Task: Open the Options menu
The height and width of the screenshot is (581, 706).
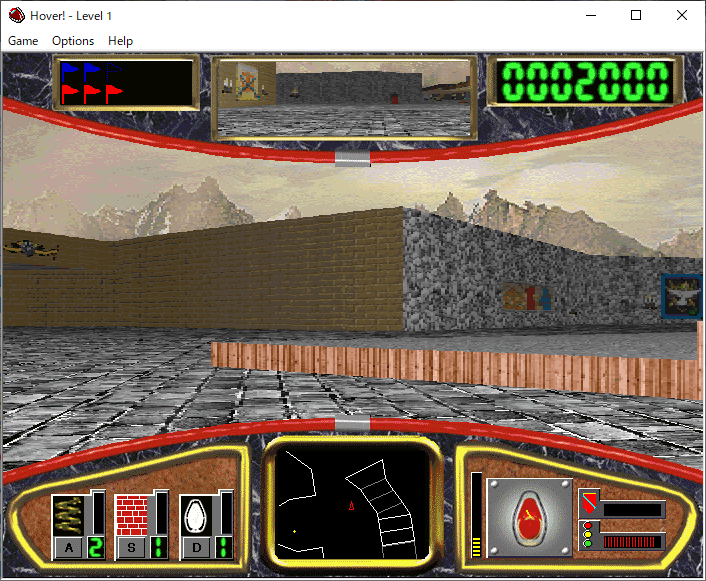Action: coord(73,41)
